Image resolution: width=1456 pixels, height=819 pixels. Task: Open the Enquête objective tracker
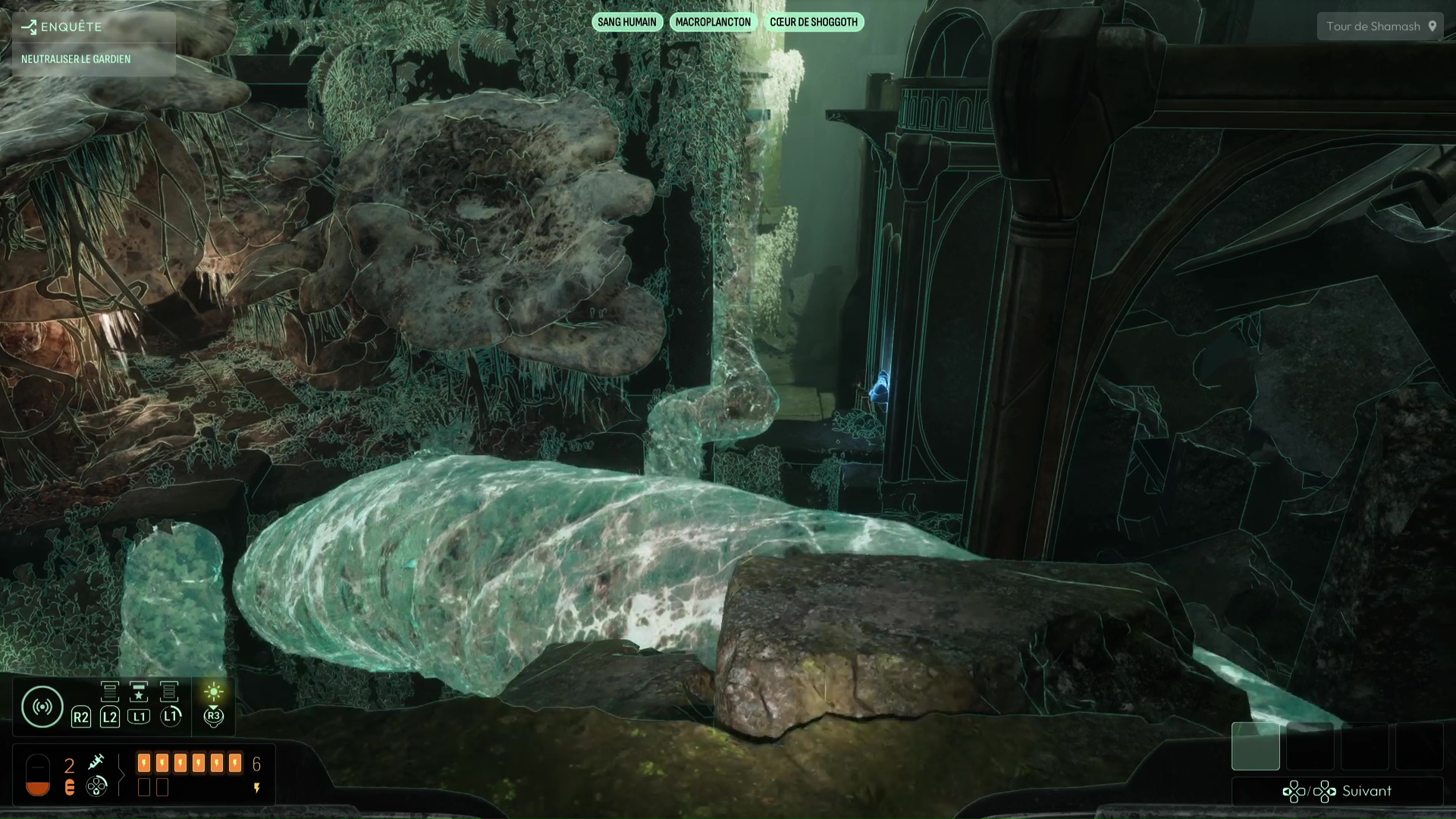pyautogui.click(x=62, y=27)
